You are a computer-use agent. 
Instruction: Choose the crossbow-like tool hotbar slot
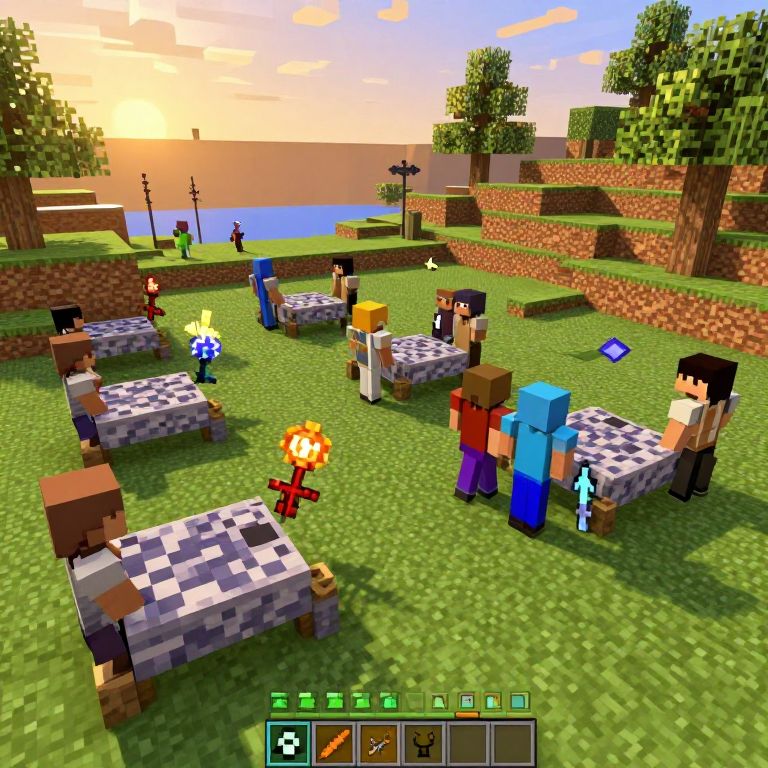[379, 743]
